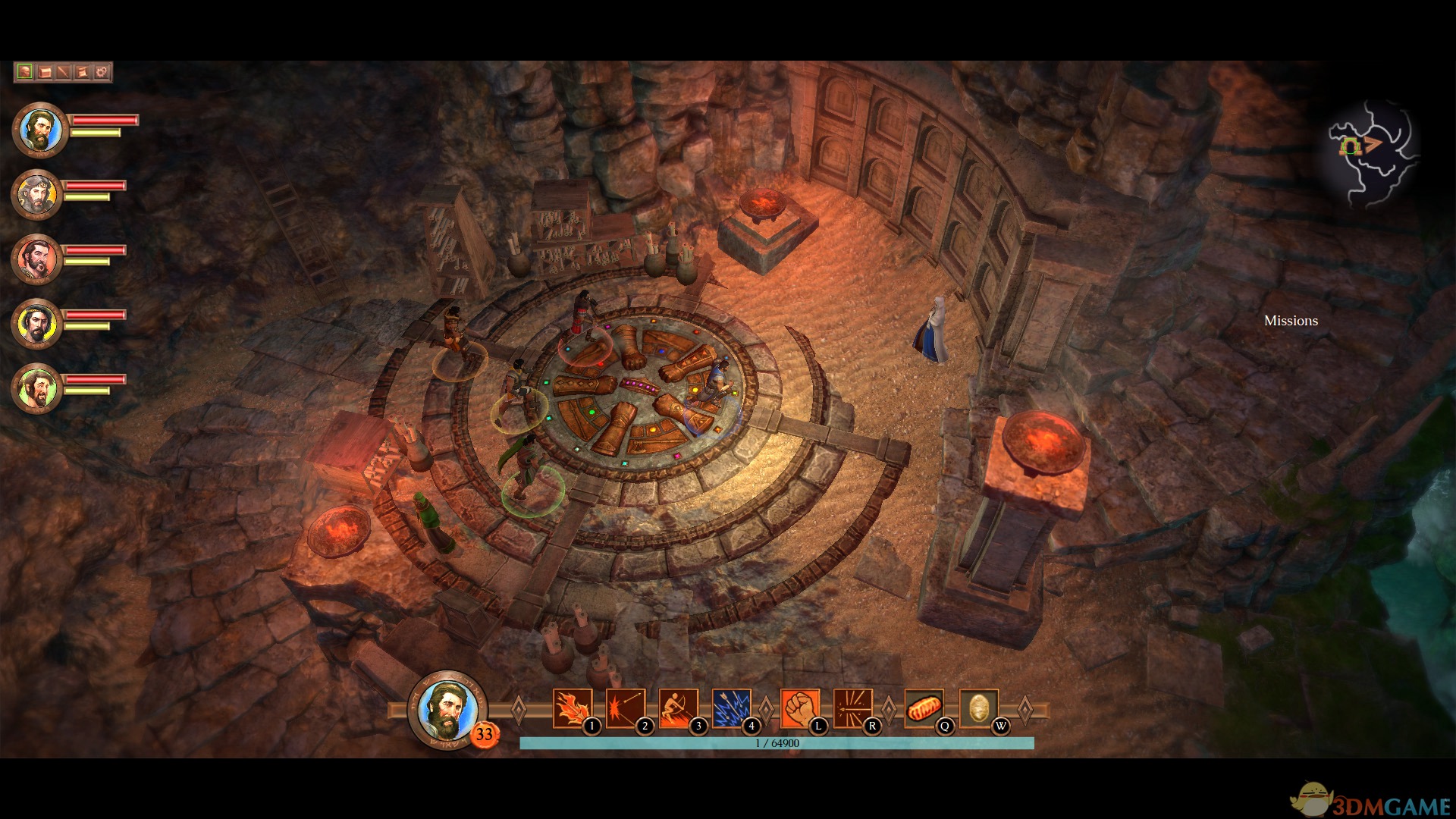Open the scroll journal icon
1456x819 pixels.
[x=82, y=72]
